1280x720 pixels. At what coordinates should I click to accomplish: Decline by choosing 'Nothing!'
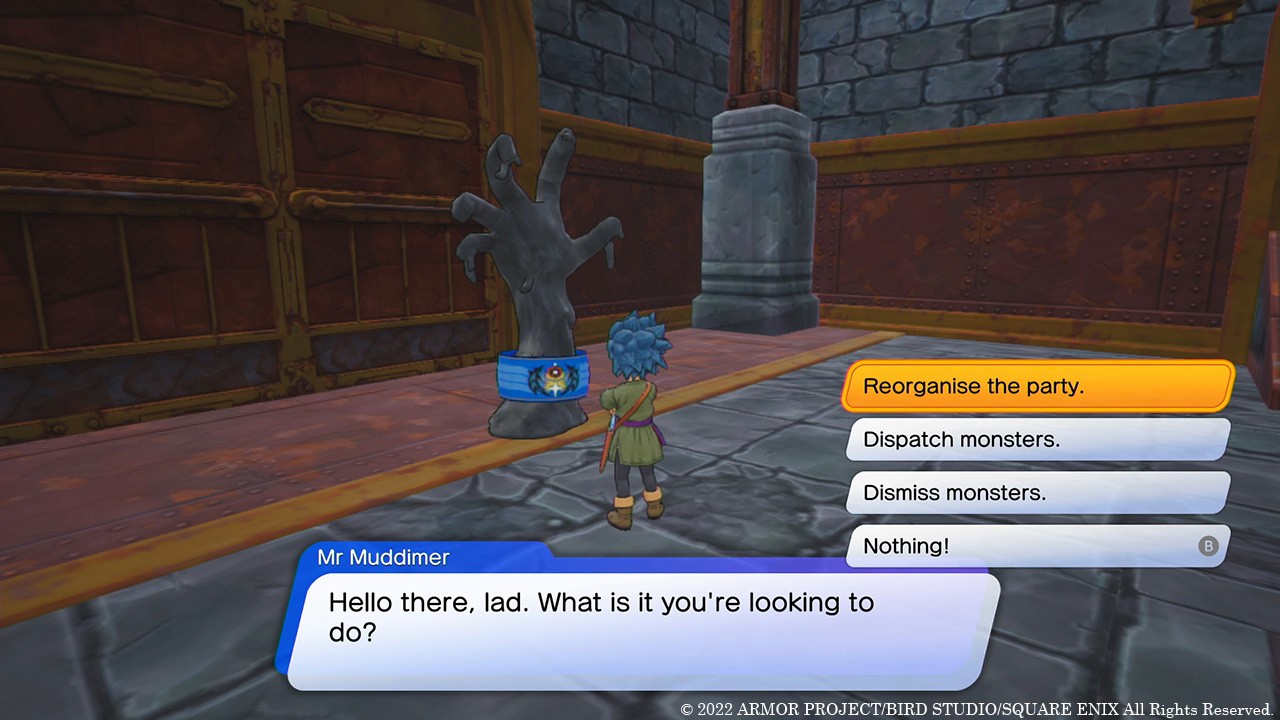coord(1038,546)
